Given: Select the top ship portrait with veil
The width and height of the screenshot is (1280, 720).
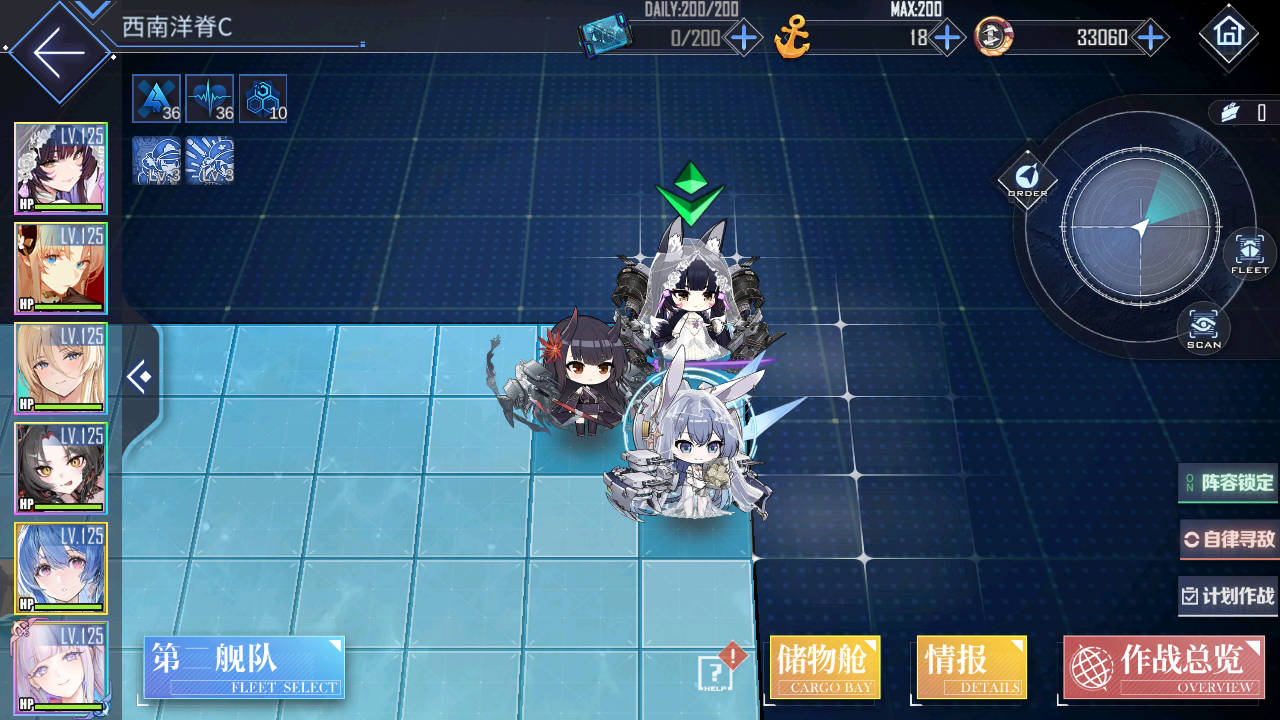Looking at the screenshot, I should point(60,168).
